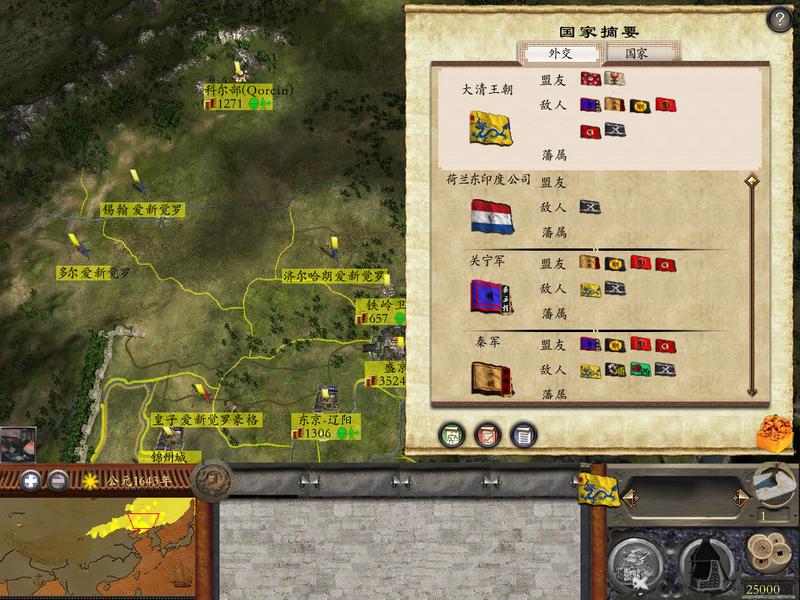The image size is (800, 600).
Task: Switch to the 外交 diplomacy tab
Action: 549,52
